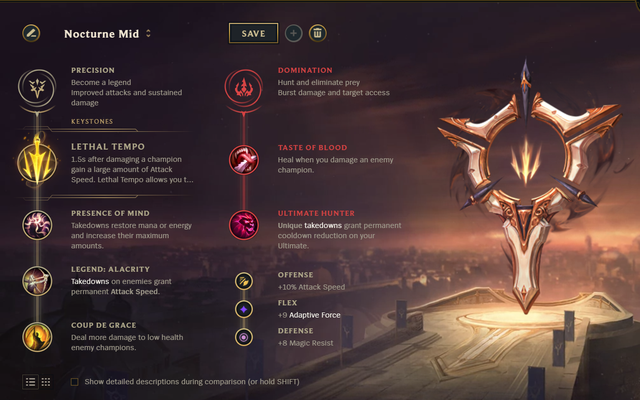This screenshot has width=640, height=400.
Task: Save the rune page
Action: tap(253, 33)
